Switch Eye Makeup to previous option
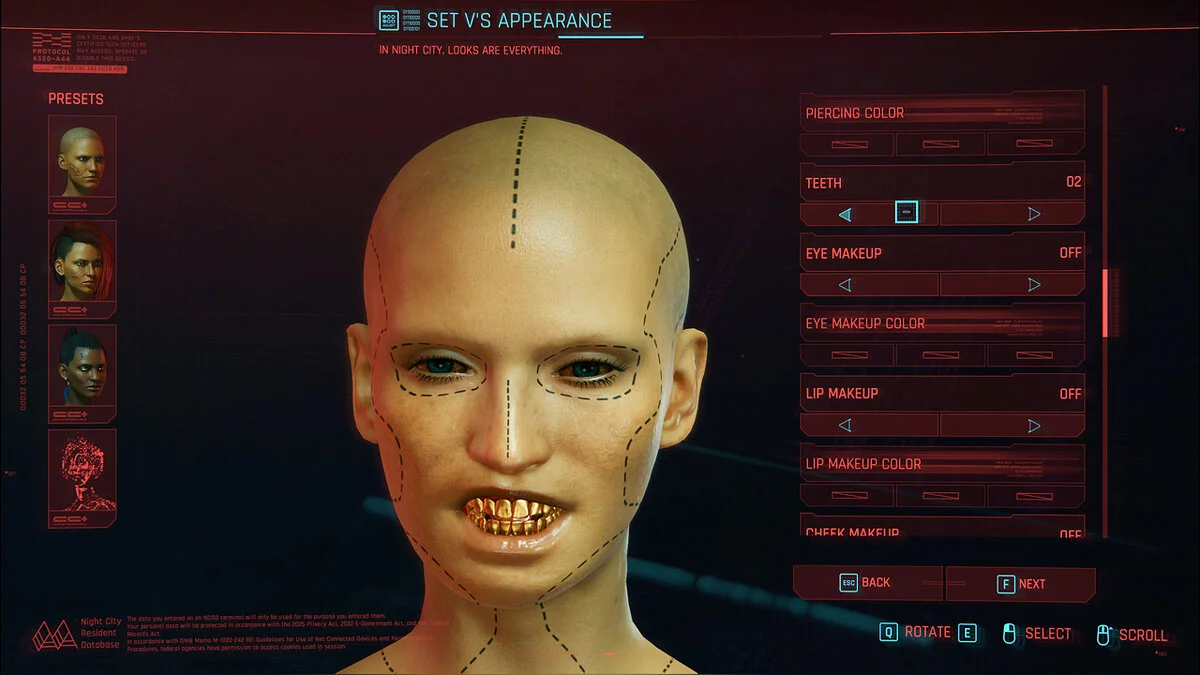The width and height of the screenshot is (1200, 675). [x=845, y=284]
